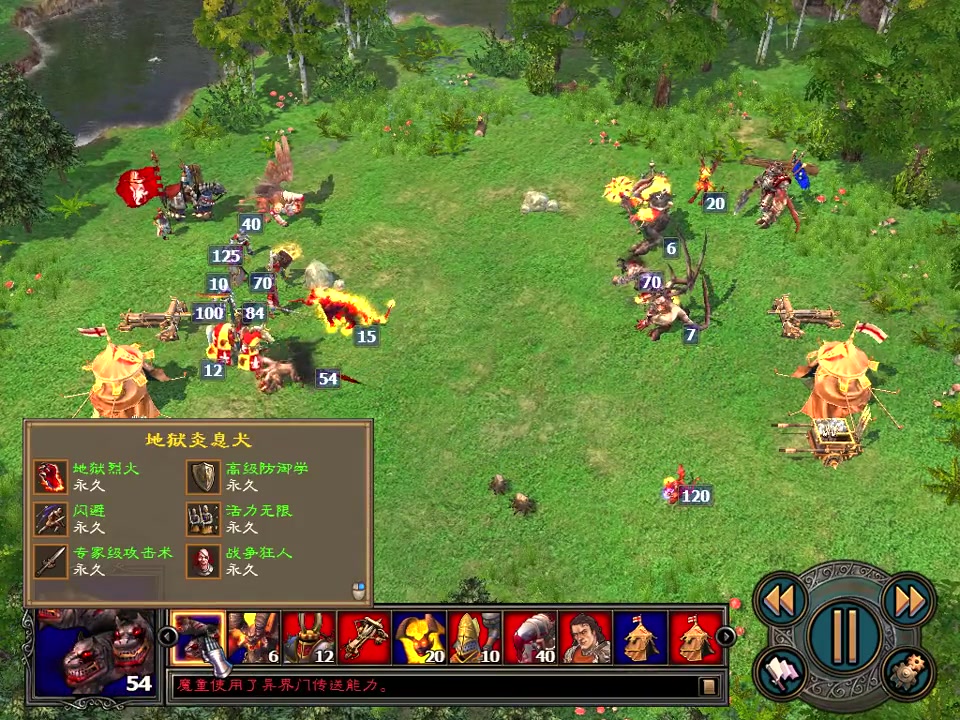960x720 pixels.
Task: Click the hero portrait in turn queue
Action: coord(585,637)
